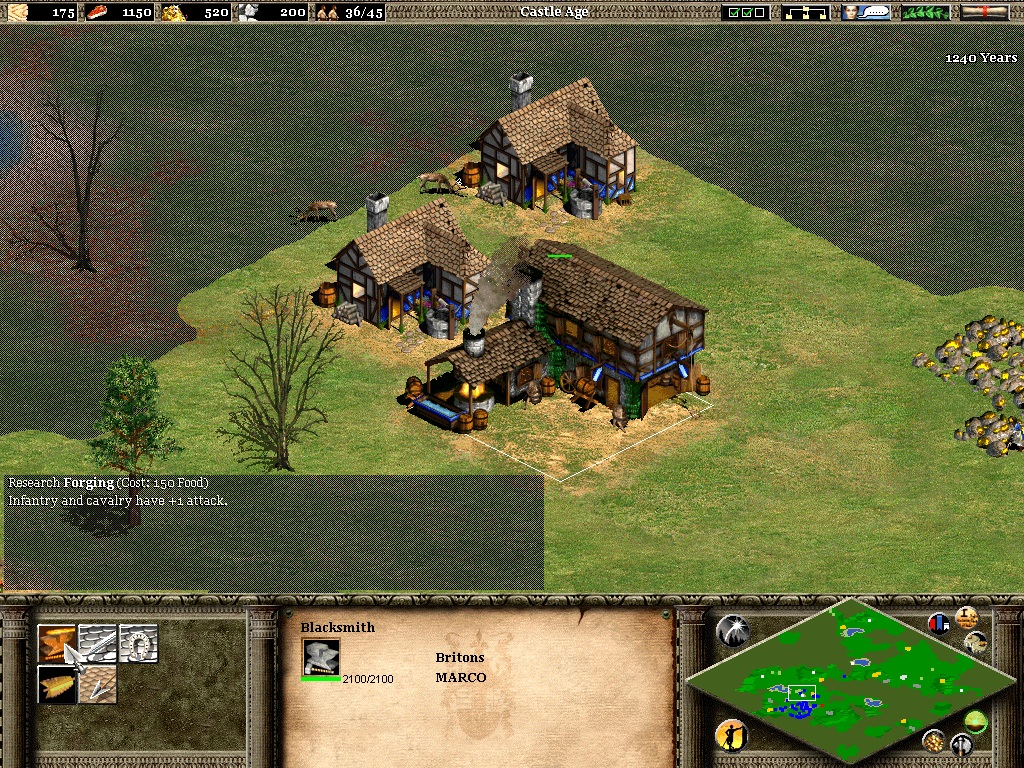1024x768 pixels.
Task: Activate the flare signal button
Action: click(x=732, y=630)
